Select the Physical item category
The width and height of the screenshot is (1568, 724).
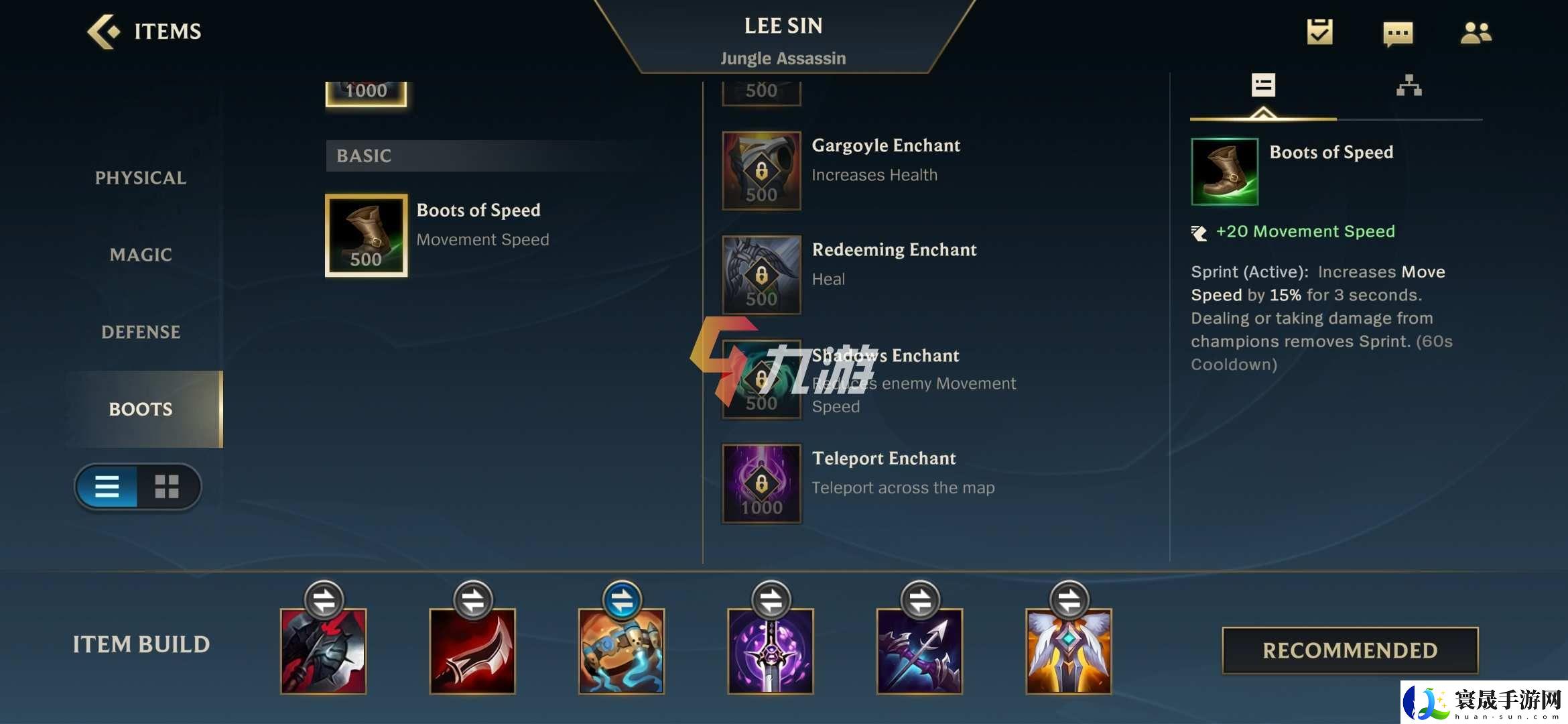click(141, 178)
